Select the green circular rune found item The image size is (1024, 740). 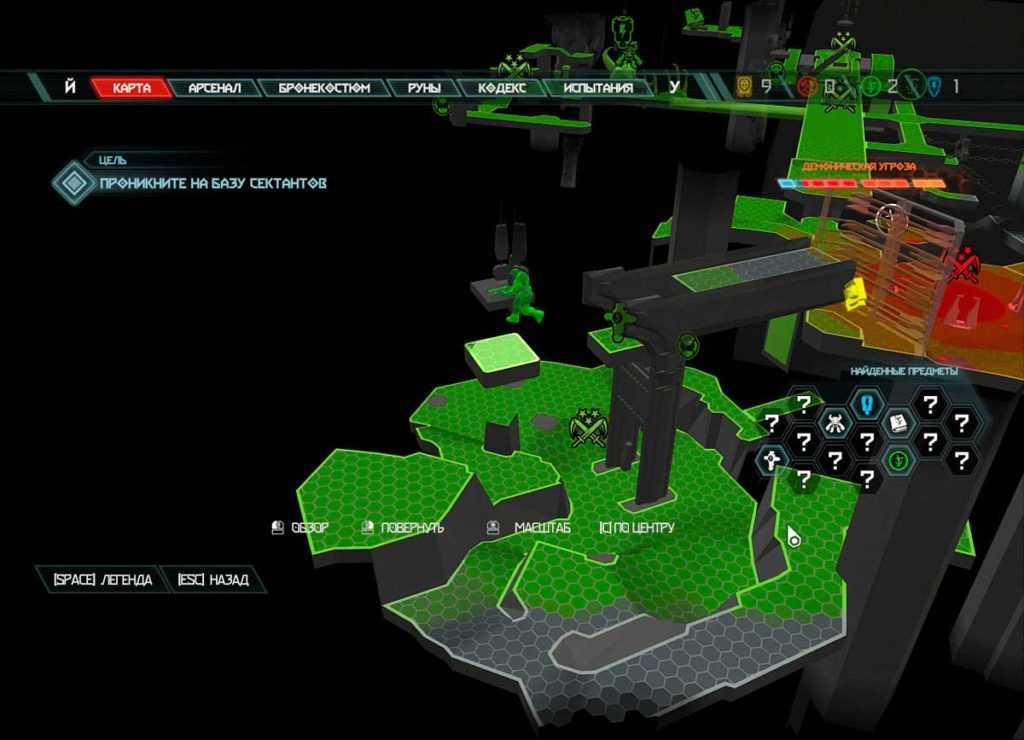pos(898,460)
